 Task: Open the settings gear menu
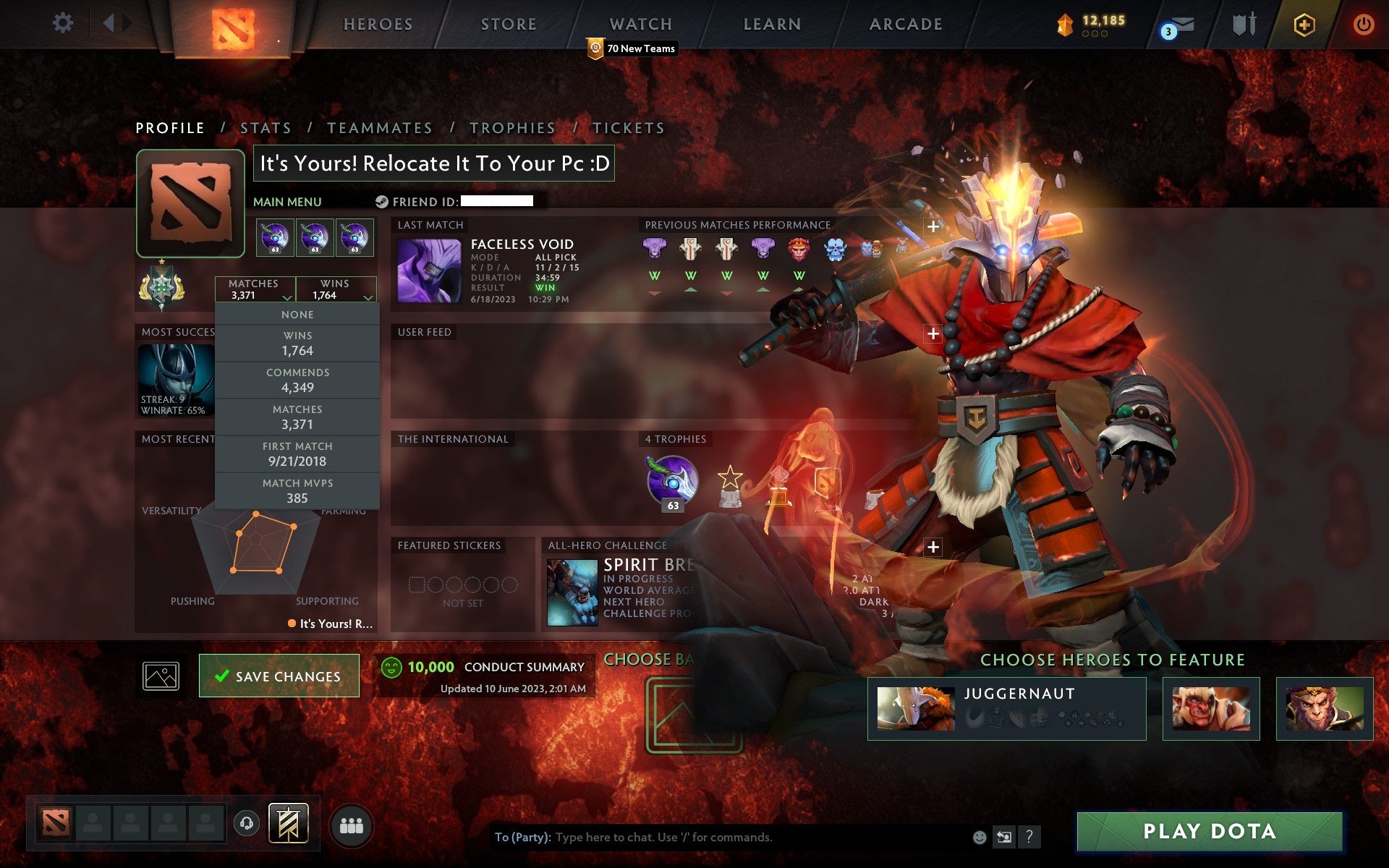(64, 23)
